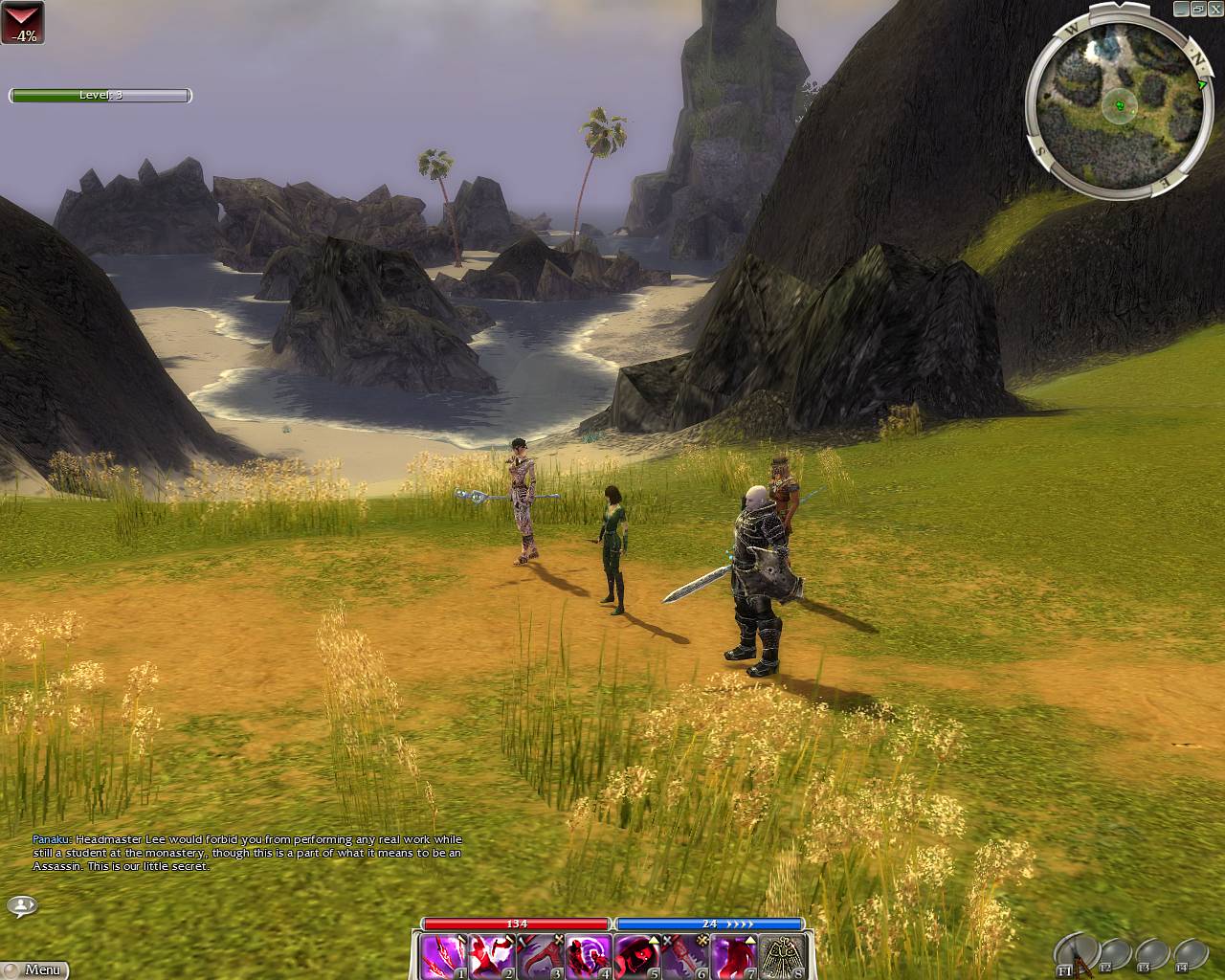Switch to the F4 weapon set

pyautogui.click(x=1192, y=955)
